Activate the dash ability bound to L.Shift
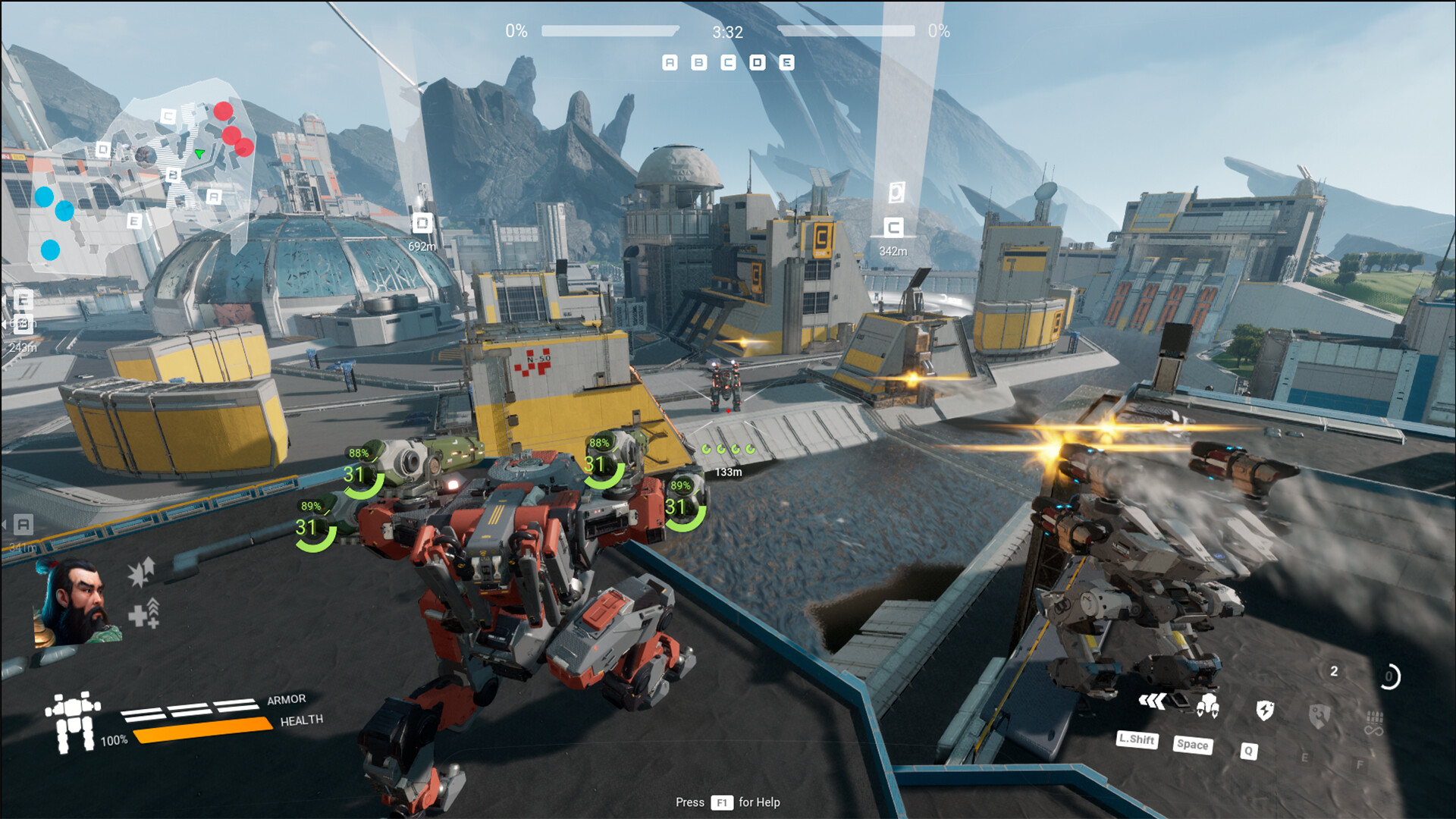This screenshot has height=819, width=1456. point(1152,701)
